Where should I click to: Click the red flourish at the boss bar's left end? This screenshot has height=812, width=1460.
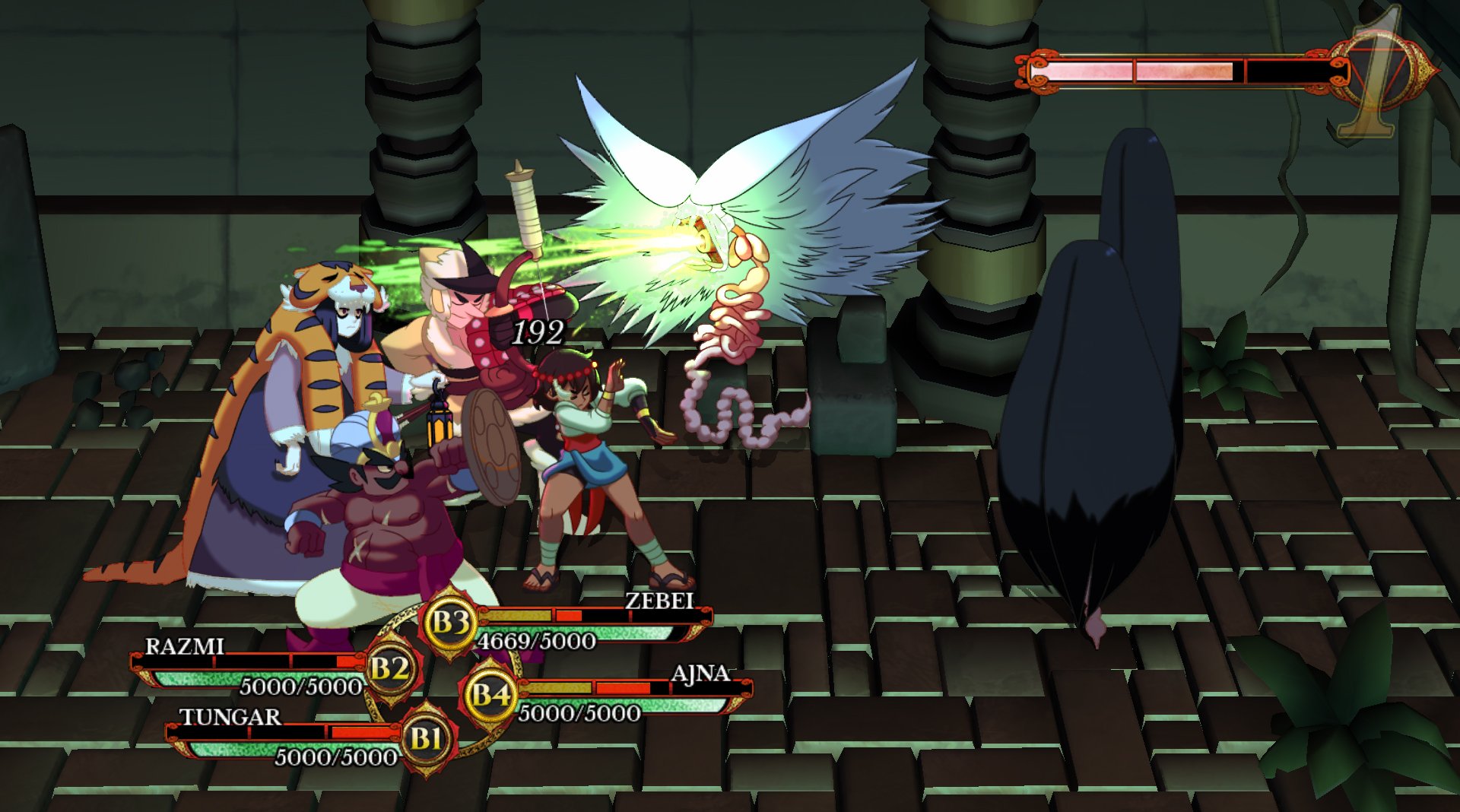[x=1040, y=70]
